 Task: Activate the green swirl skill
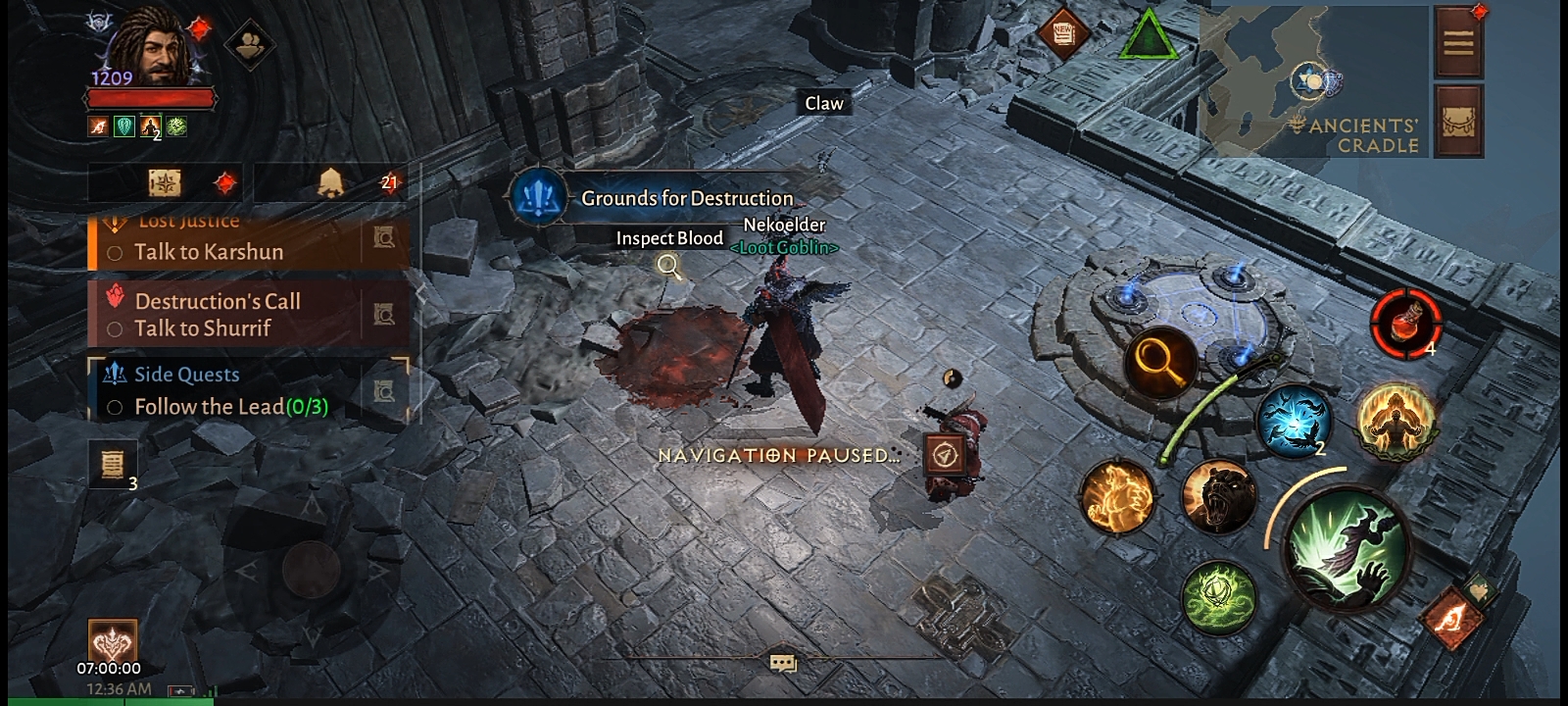pyautogui.click(x=1219, y=596)
